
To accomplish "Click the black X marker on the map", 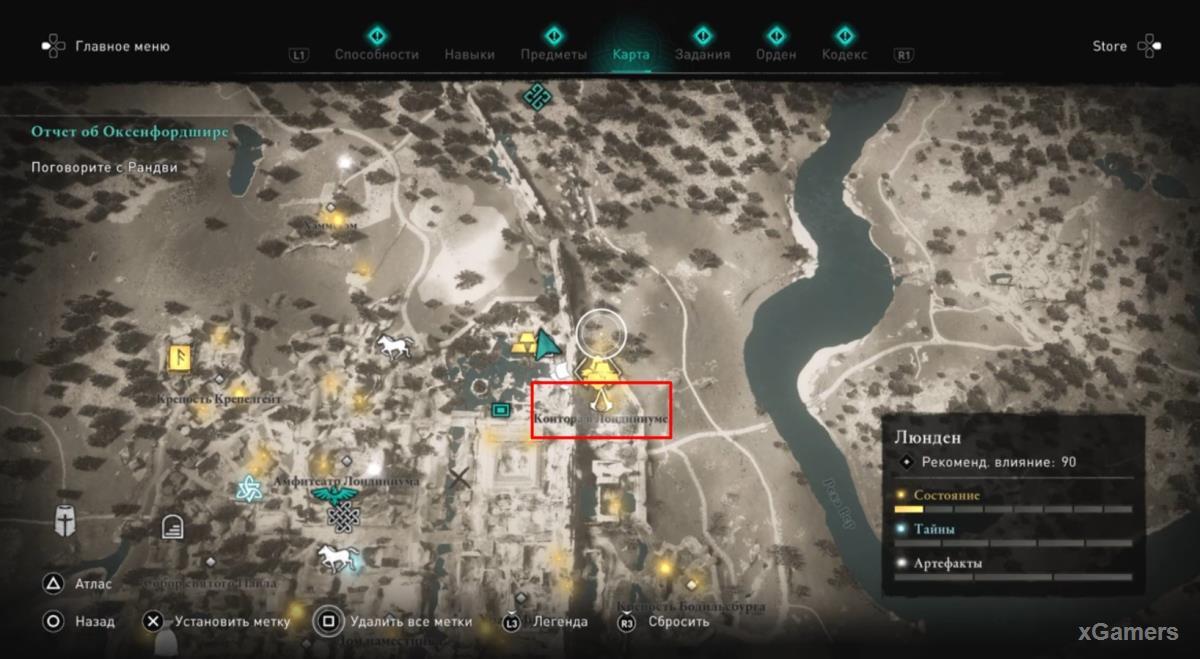I will 459,478.
